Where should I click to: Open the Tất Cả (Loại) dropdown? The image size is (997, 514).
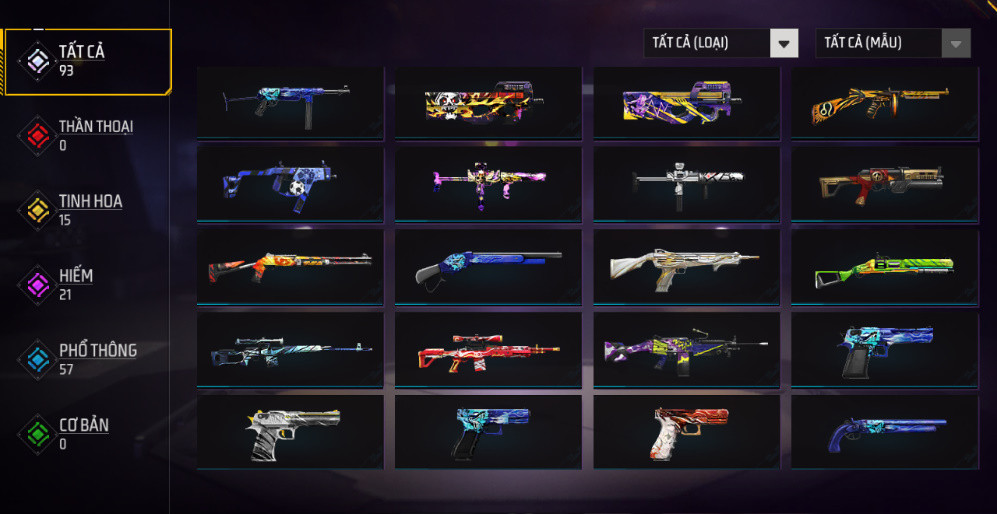click(x=720, y=43)
